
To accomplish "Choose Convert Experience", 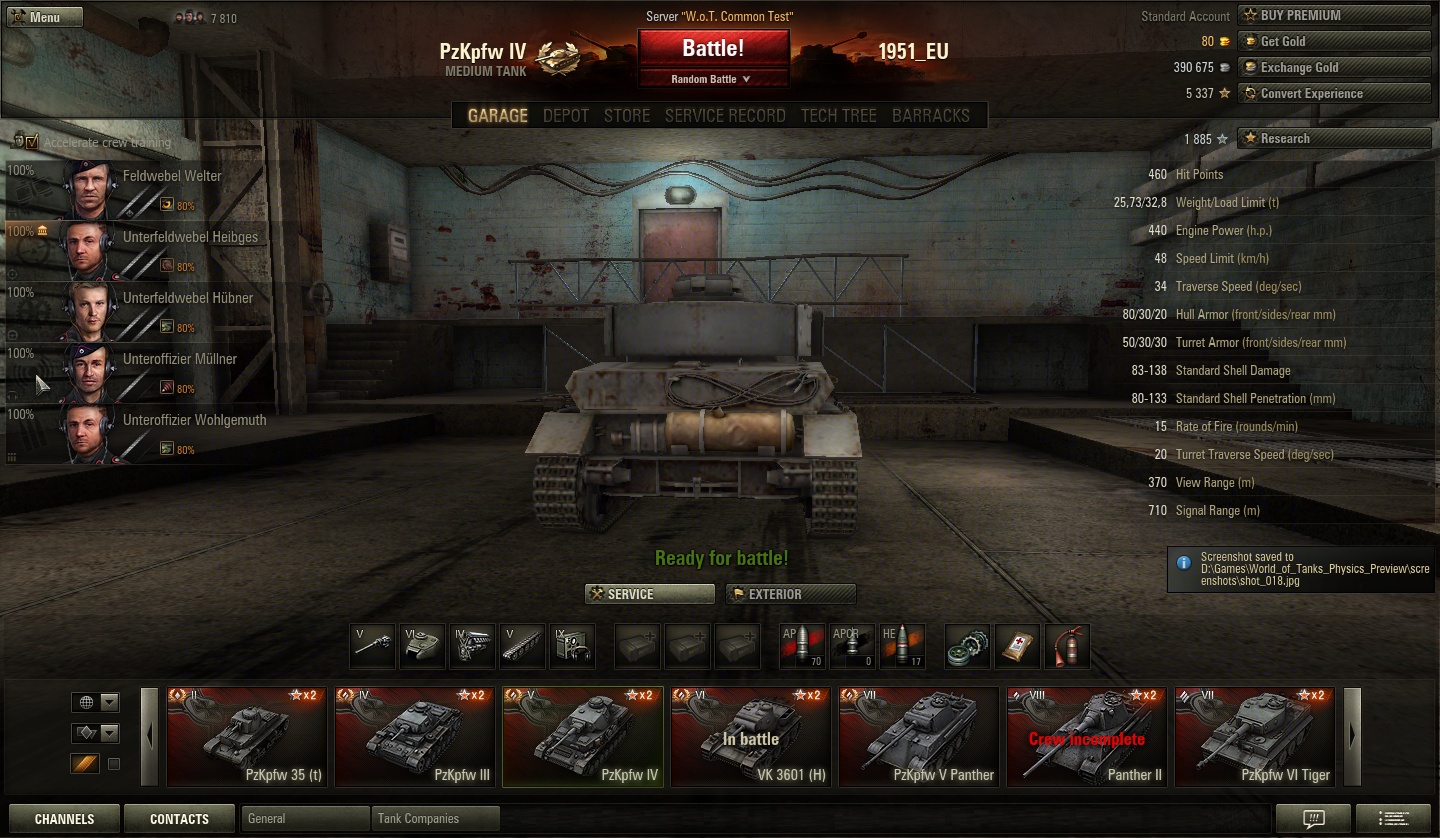I will [1334, 93].
